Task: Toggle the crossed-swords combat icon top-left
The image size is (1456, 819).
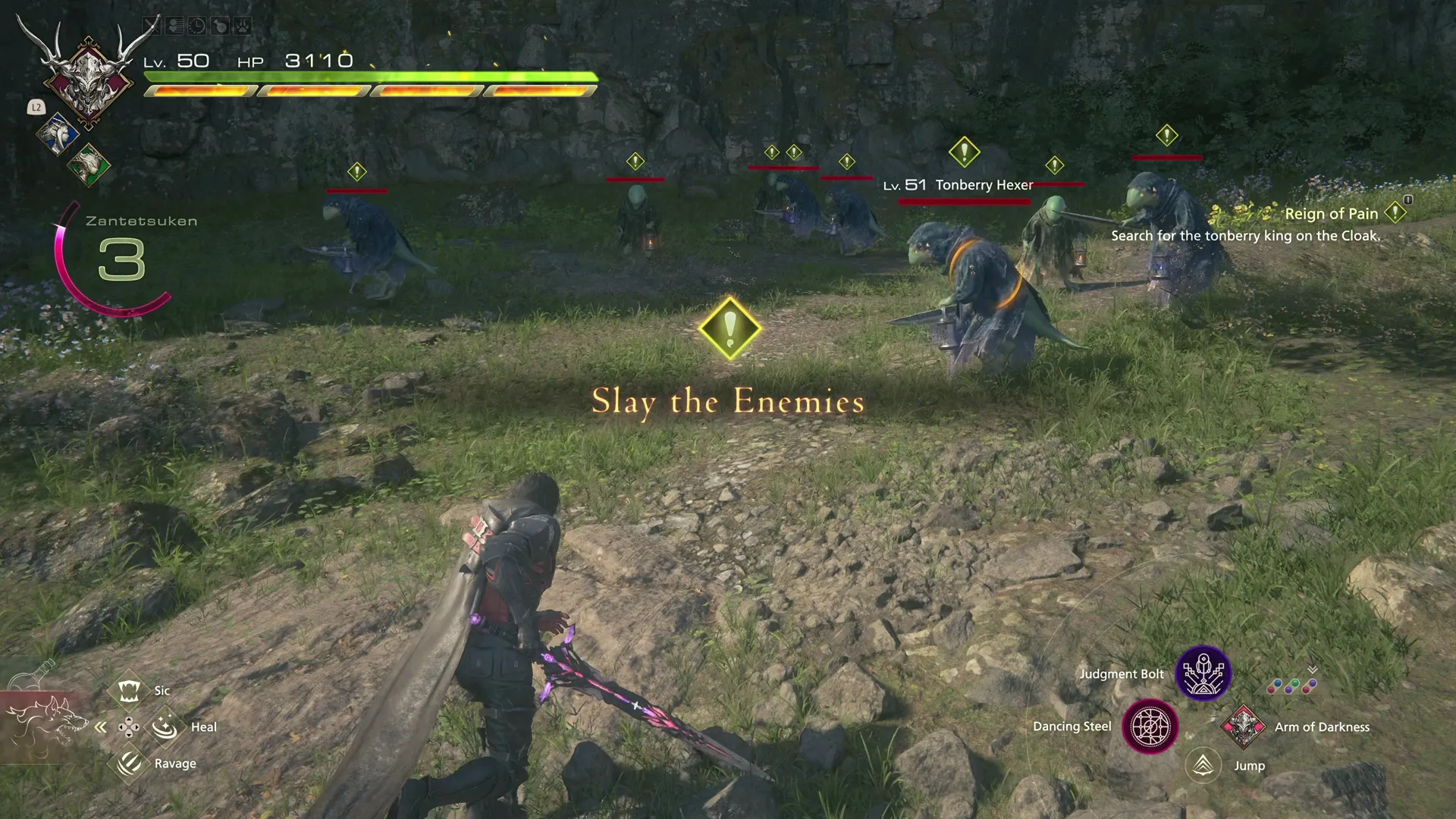Action: coord(152,24)
